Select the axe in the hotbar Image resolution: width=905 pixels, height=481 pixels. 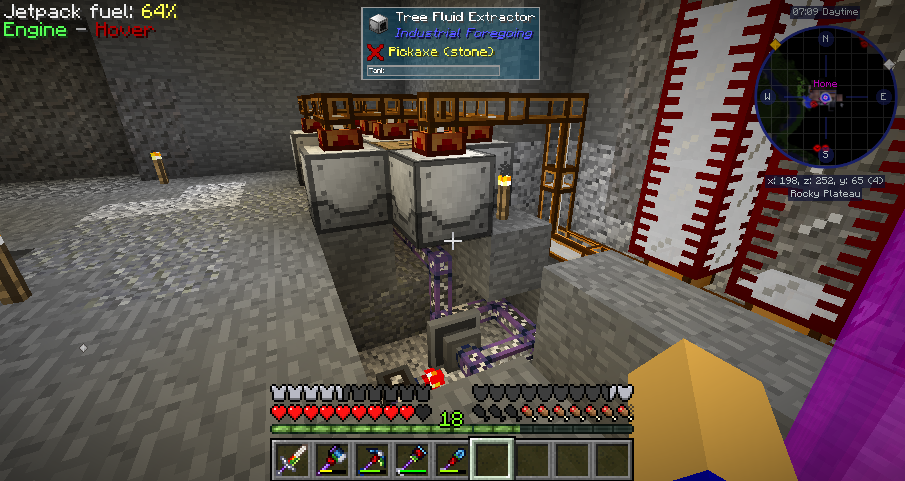click(x=332, y=459)
